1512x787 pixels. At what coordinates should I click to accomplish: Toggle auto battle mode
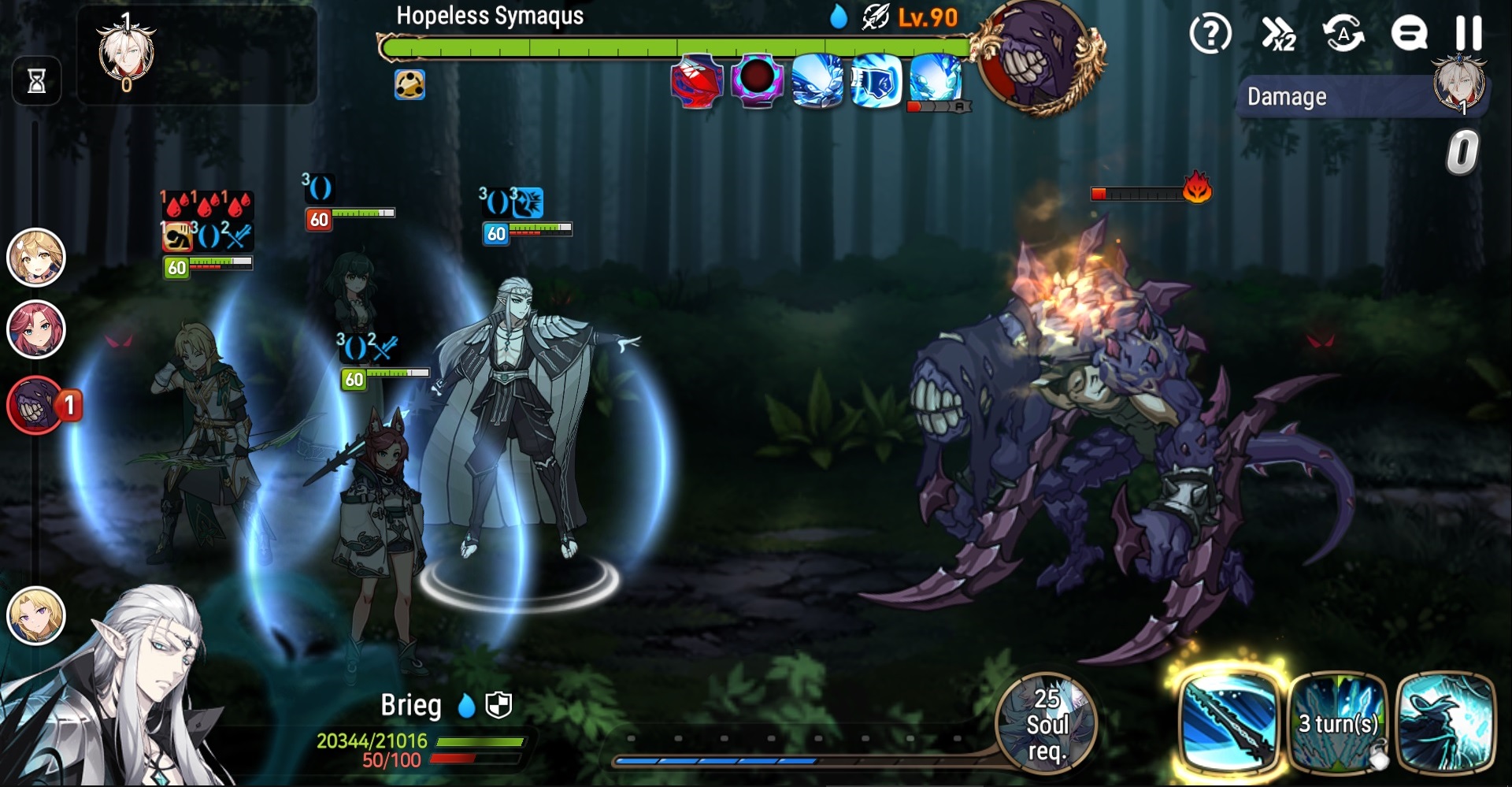[1343, 34]
